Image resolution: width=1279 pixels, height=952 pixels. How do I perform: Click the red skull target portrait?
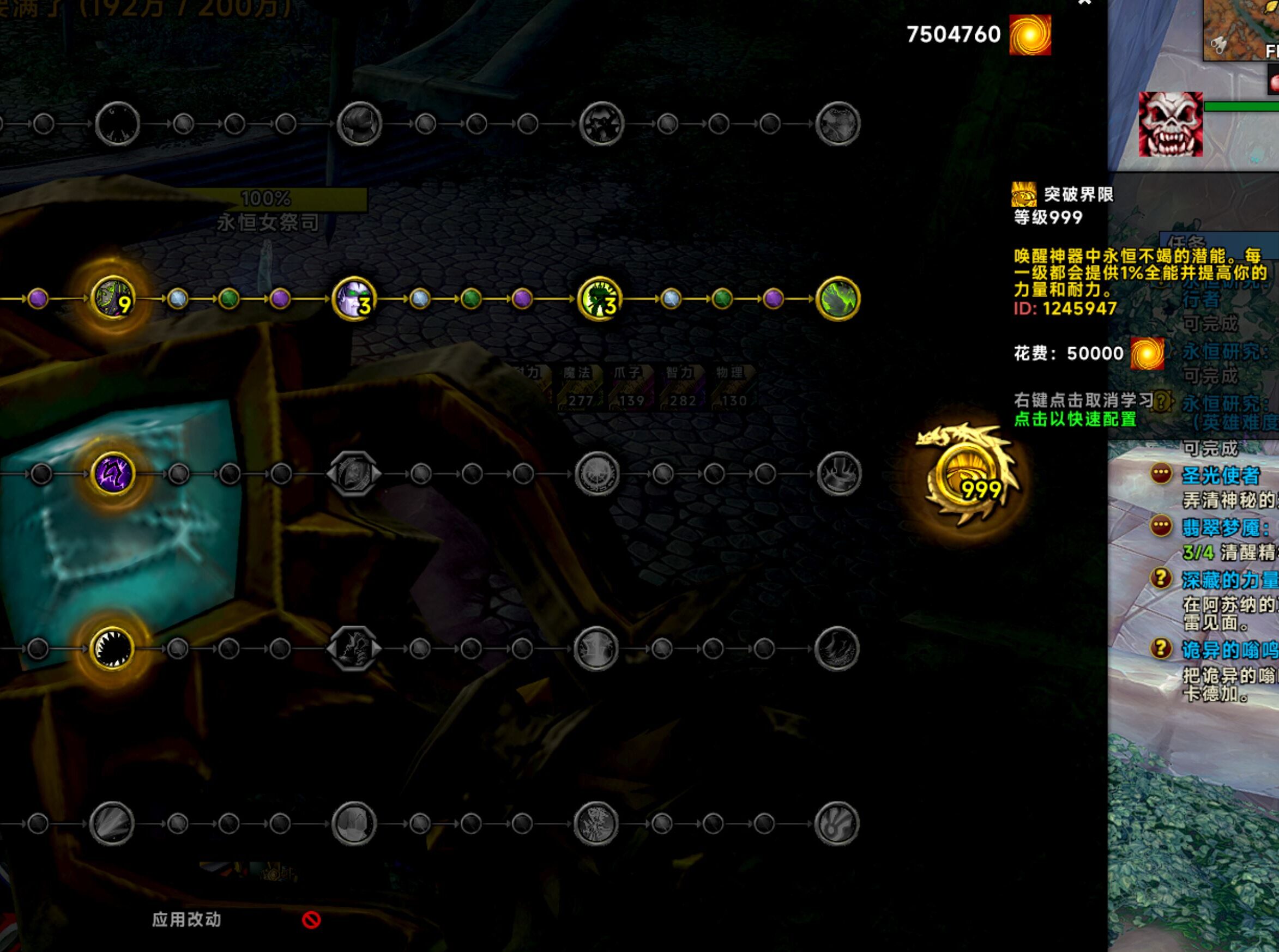coord(1171,124)
